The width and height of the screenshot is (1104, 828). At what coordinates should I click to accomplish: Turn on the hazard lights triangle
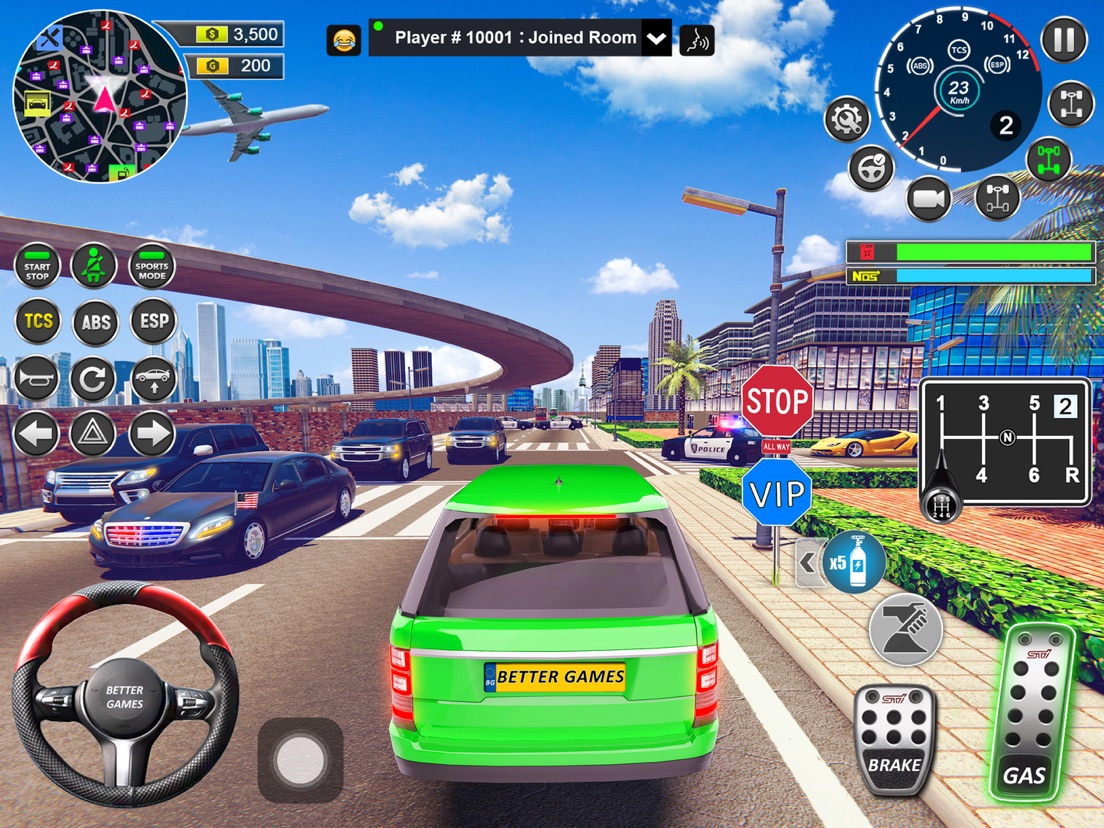pyautogui.click(x=94, y=434)
